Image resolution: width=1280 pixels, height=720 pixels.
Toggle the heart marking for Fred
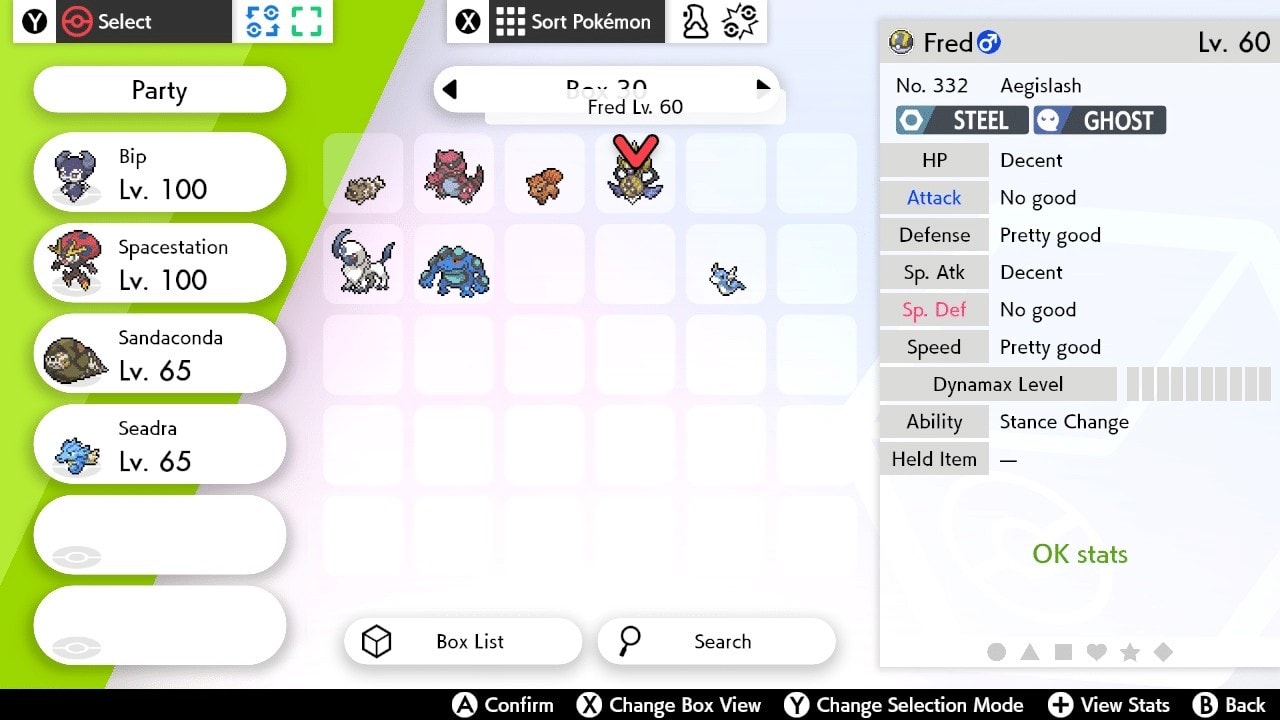[1096, 652]
